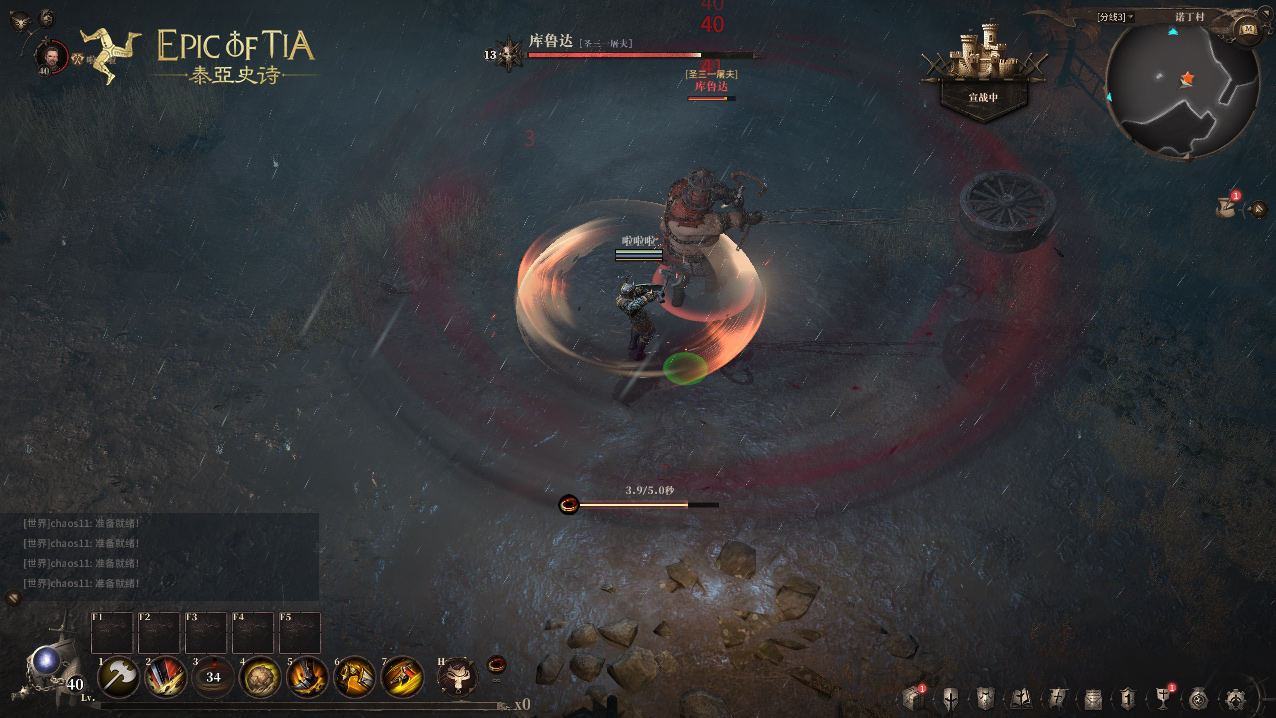Click the horse saddle mount icon

pyautogui.click(x=457, y=677)
